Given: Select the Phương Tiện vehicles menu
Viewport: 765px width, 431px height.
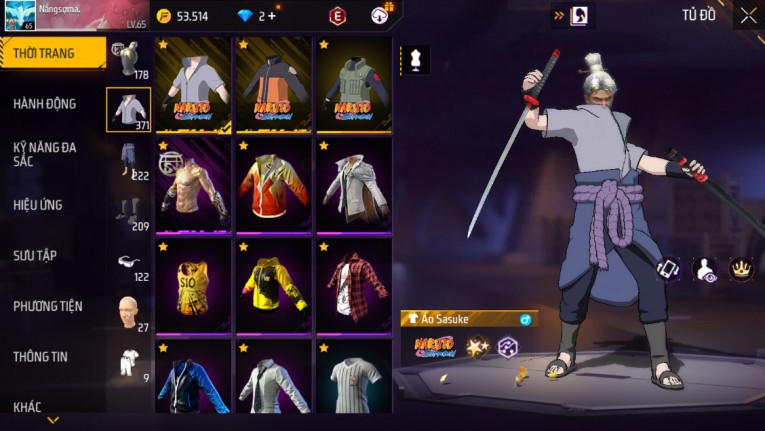Looking at the screenshot, I should [47, 306].
